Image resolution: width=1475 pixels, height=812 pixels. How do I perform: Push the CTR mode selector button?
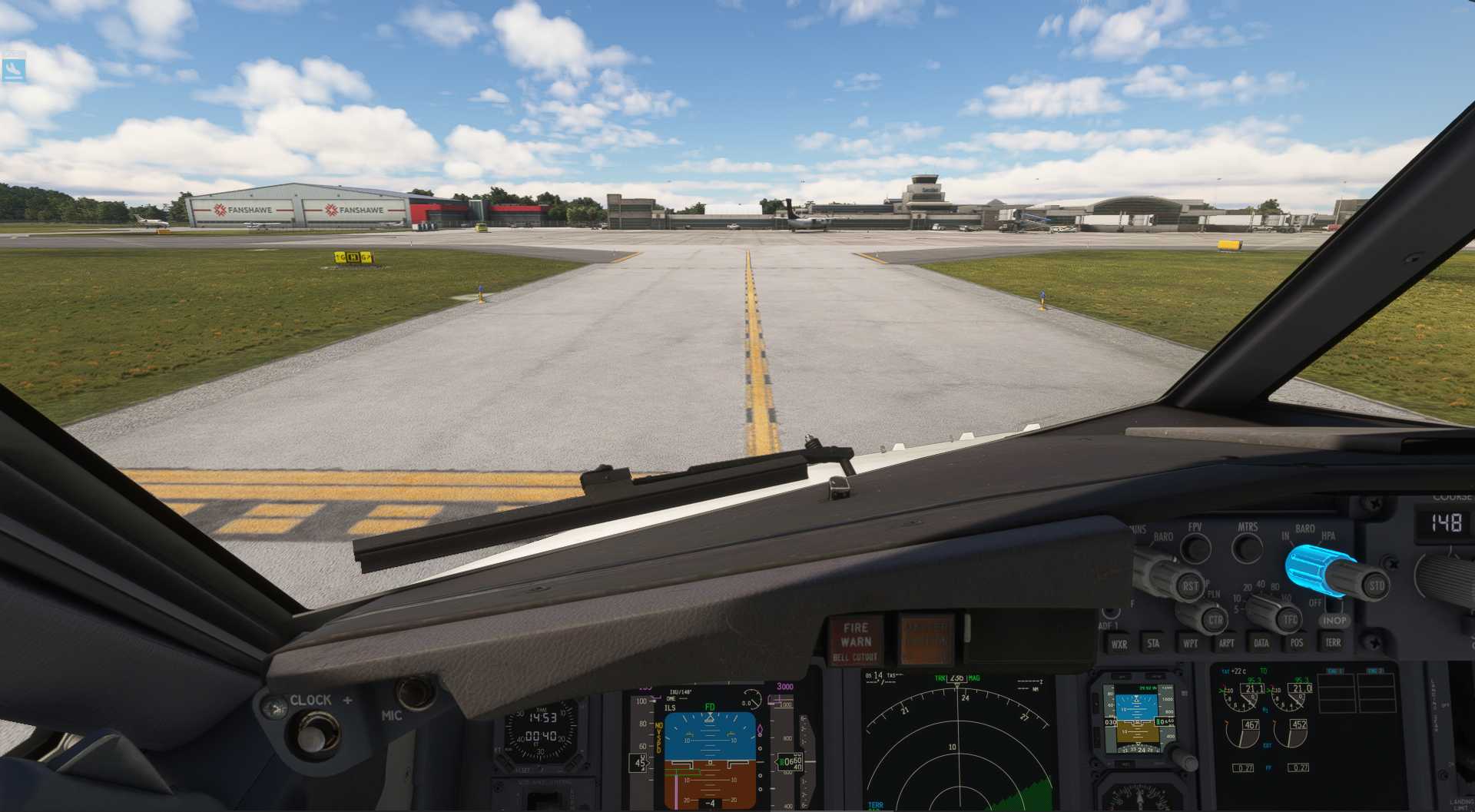click(1215, 619)
